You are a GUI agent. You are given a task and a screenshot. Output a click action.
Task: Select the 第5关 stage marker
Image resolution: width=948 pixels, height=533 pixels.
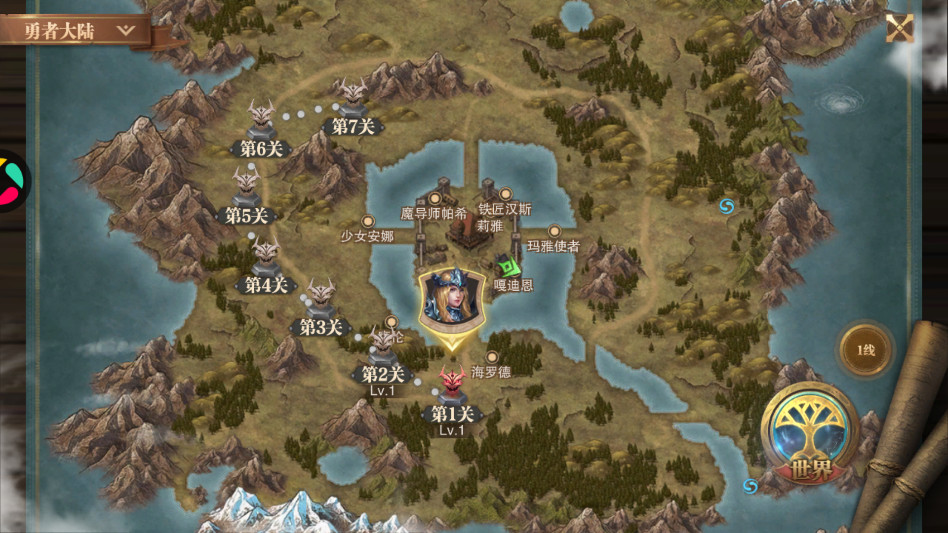pos(246,188)
